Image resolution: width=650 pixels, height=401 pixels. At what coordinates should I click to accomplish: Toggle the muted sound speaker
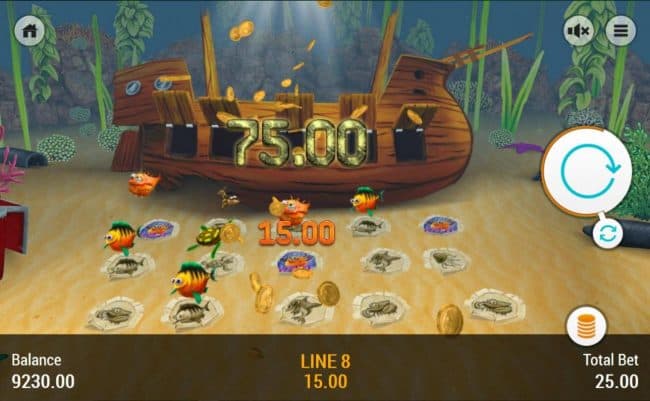point(580,31)
